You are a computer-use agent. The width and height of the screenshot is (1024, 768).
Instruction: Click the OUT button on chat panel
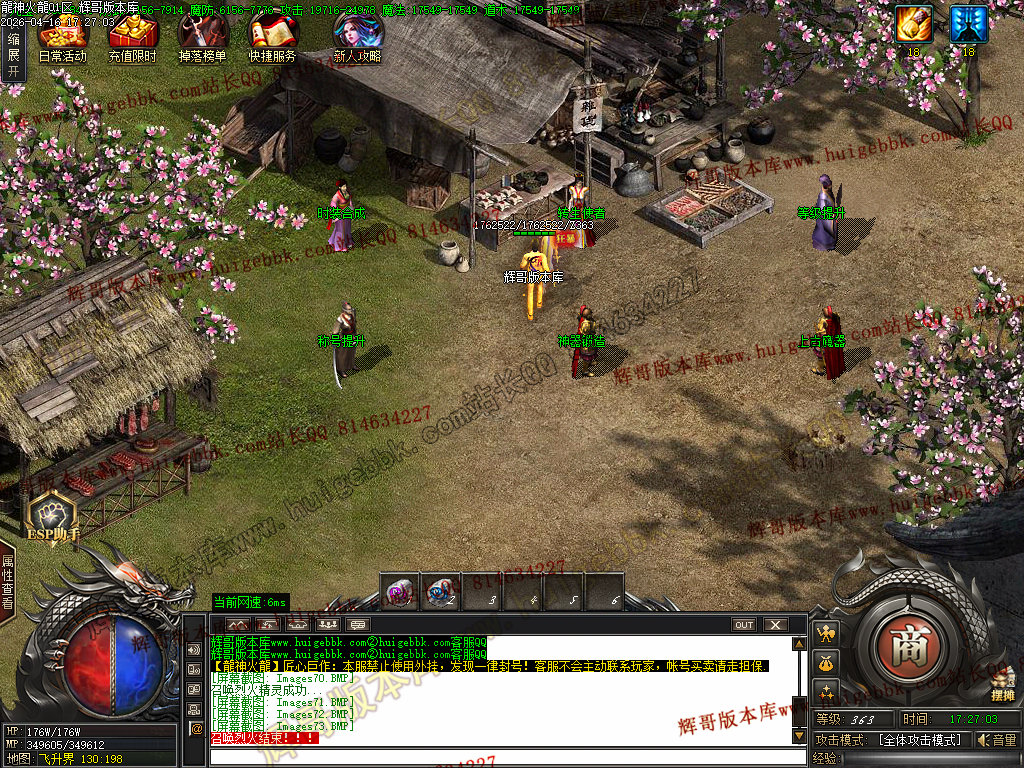coord(744,625)
